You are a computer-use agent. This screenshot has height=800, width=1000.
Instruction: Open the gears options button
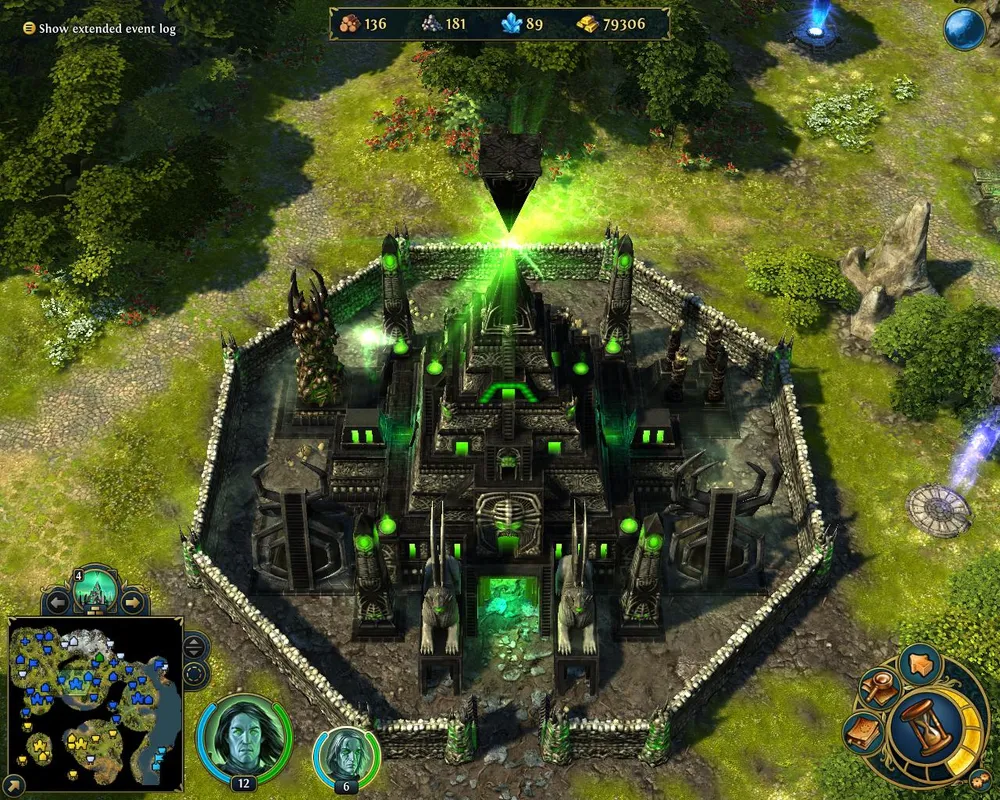(x=980, y=781)
